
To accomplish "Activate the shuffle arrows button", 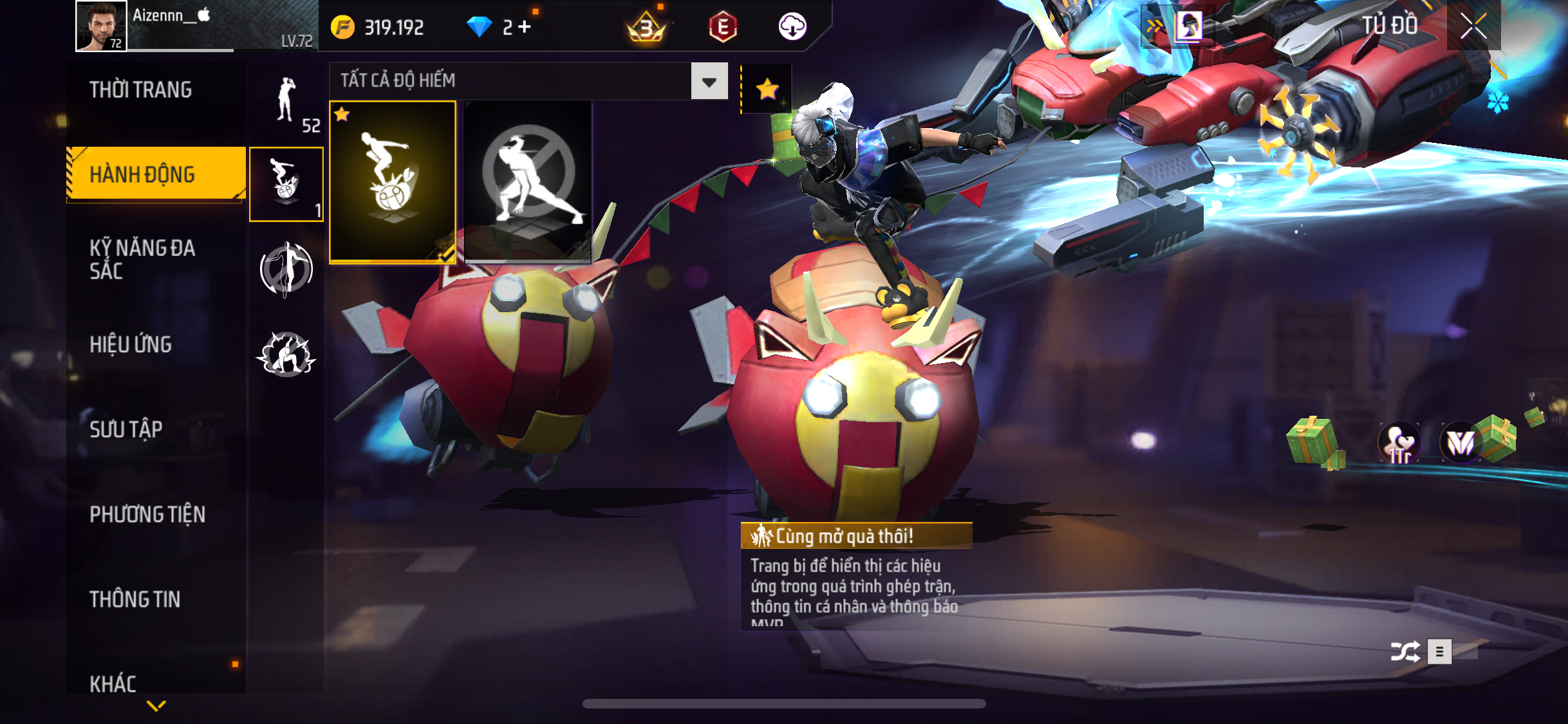I will (x=1405, y=652).
